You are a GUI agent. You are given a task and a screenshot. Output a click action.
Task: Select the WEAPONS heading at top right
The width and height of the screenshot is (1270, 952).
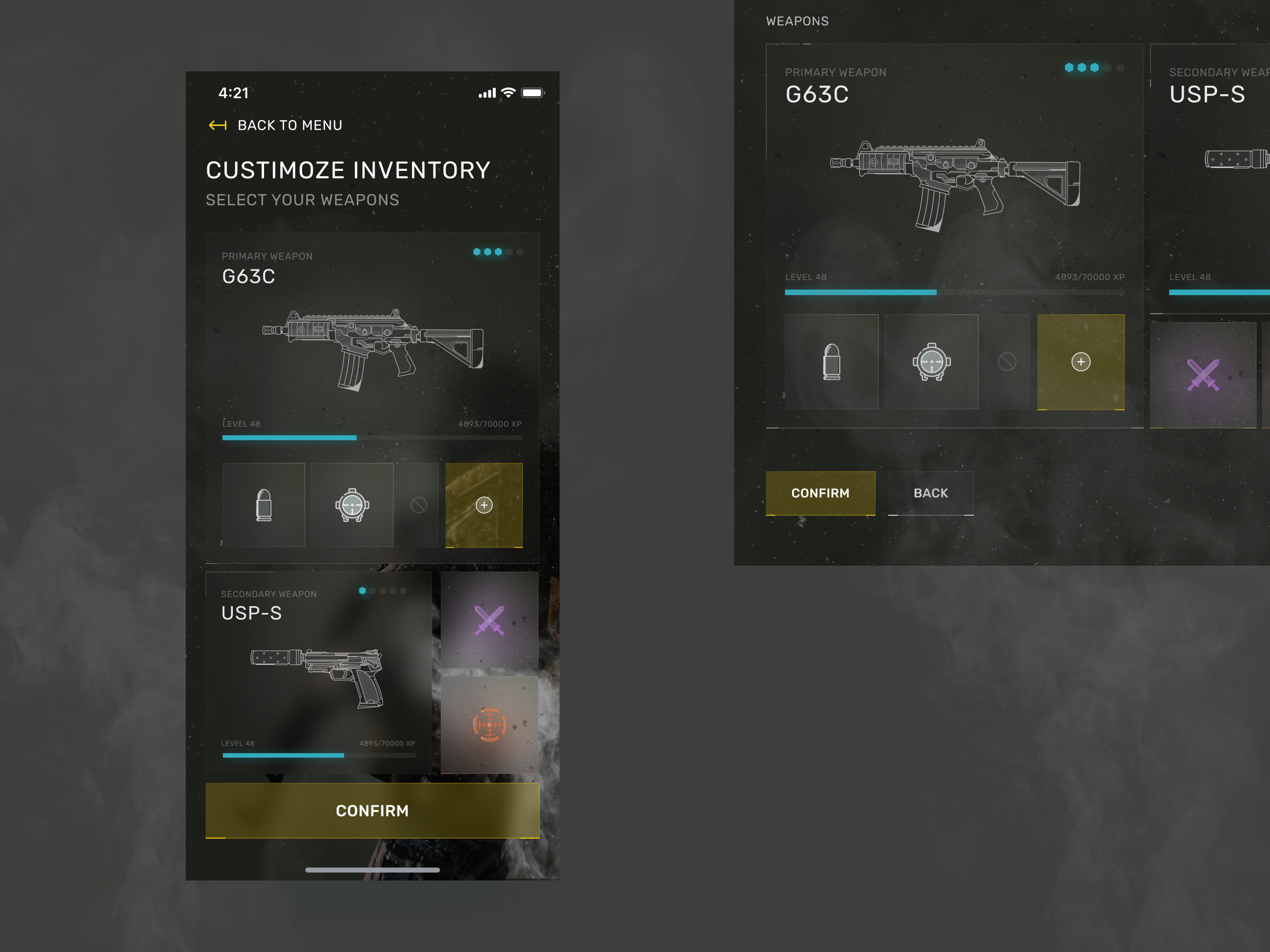(x=797, y=21)
